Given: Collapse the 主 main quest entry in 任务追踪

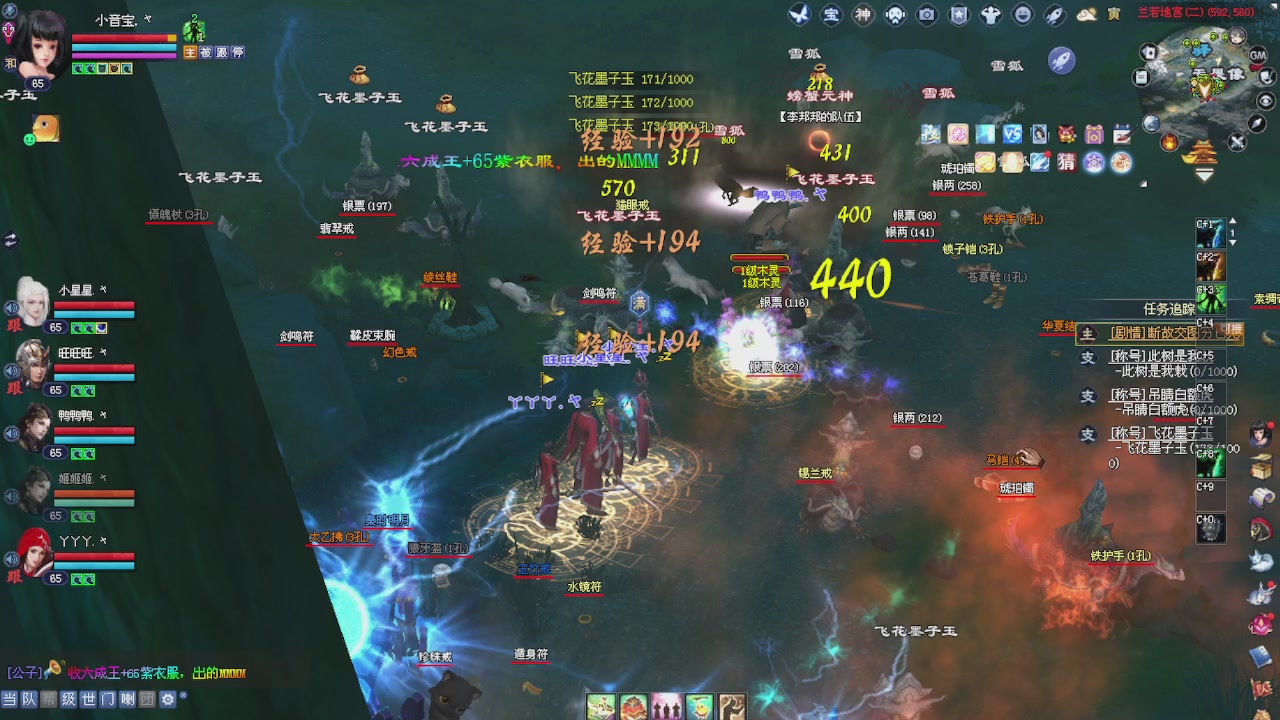Looking at the screenshot, I should (1086, 334).
